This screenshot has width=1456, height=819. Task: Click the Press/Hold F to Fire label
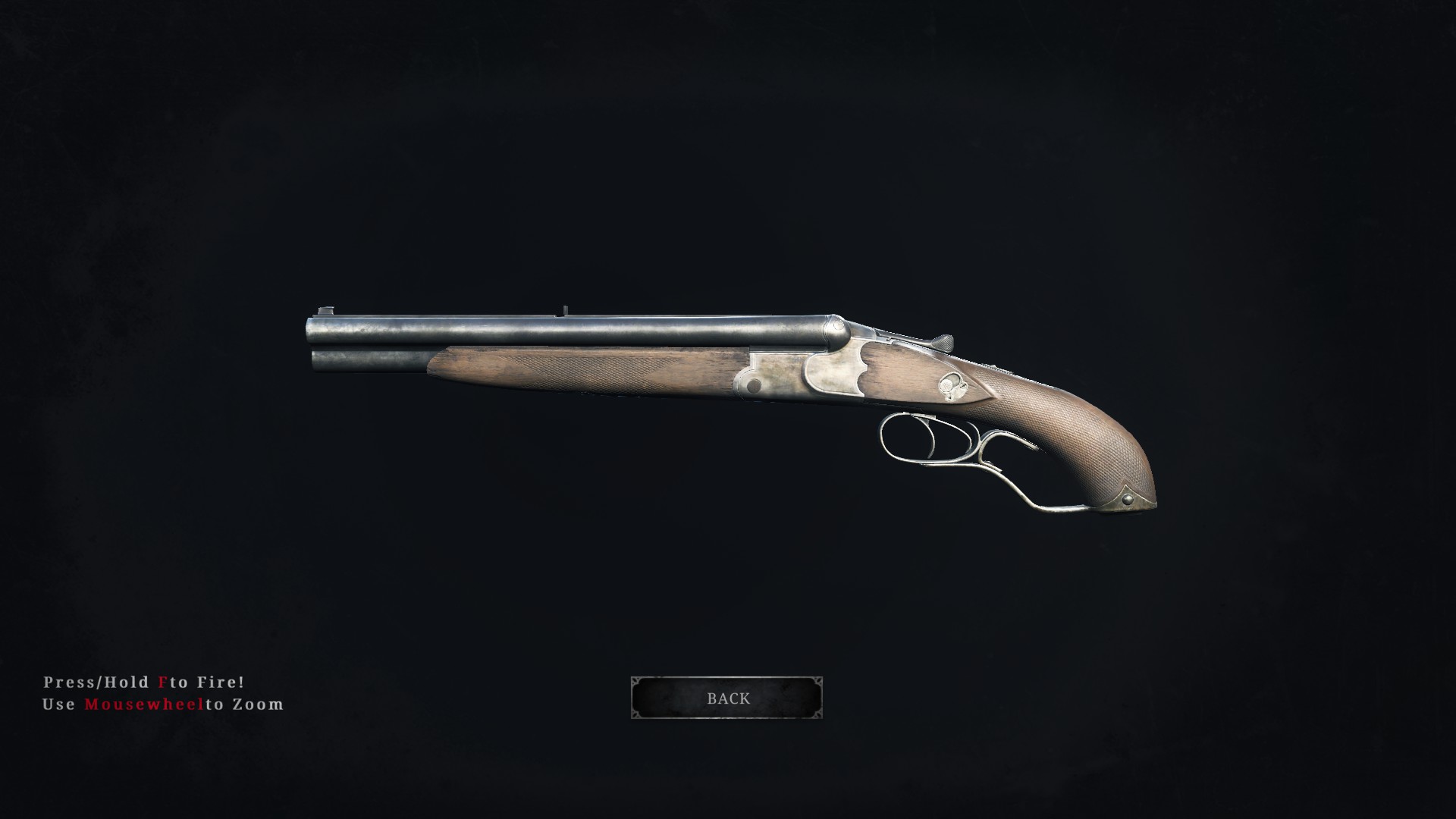click(144, 682)
